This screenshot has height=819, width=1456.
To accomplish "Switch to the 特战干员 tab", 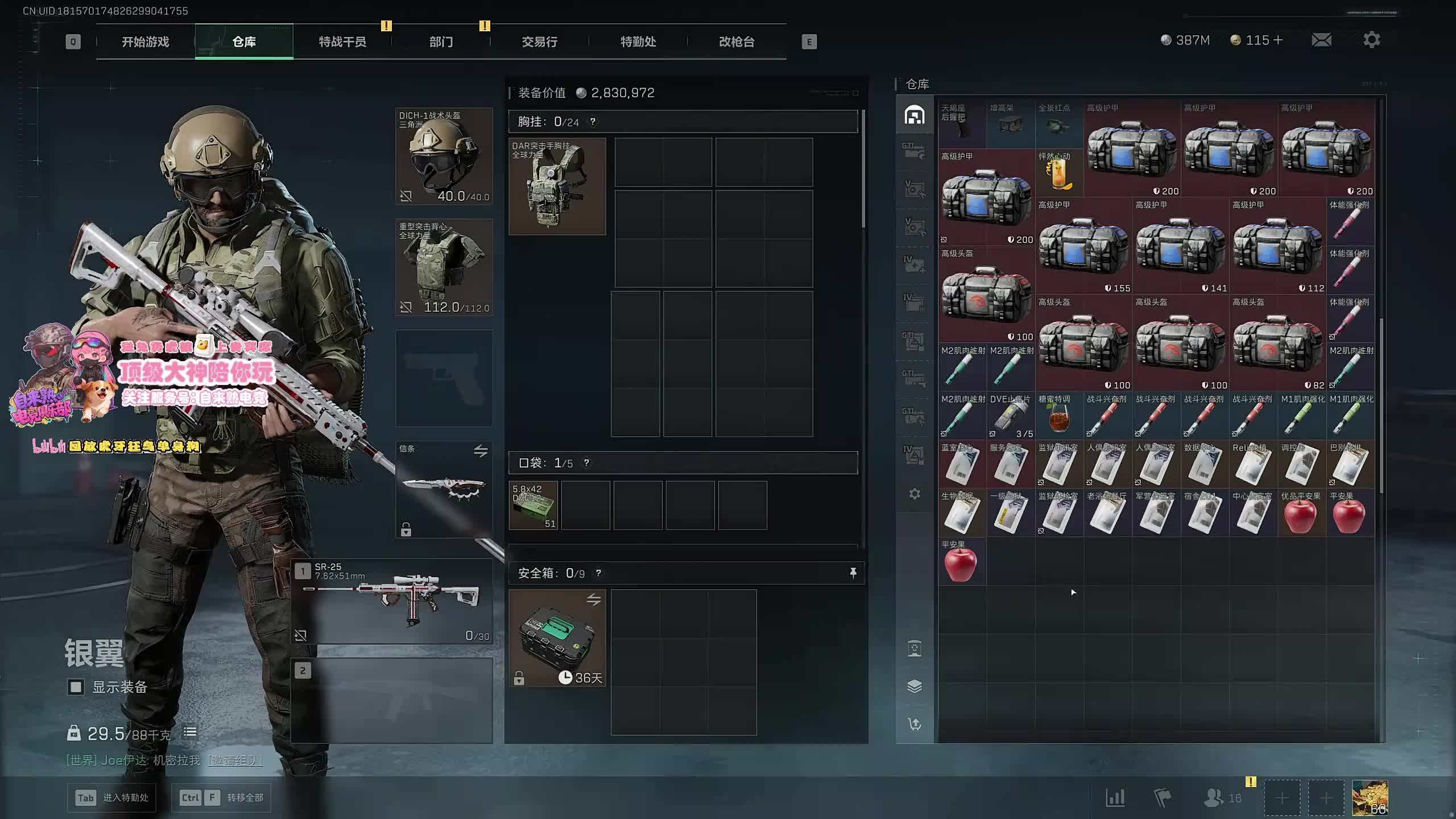I will click(342, 42).
